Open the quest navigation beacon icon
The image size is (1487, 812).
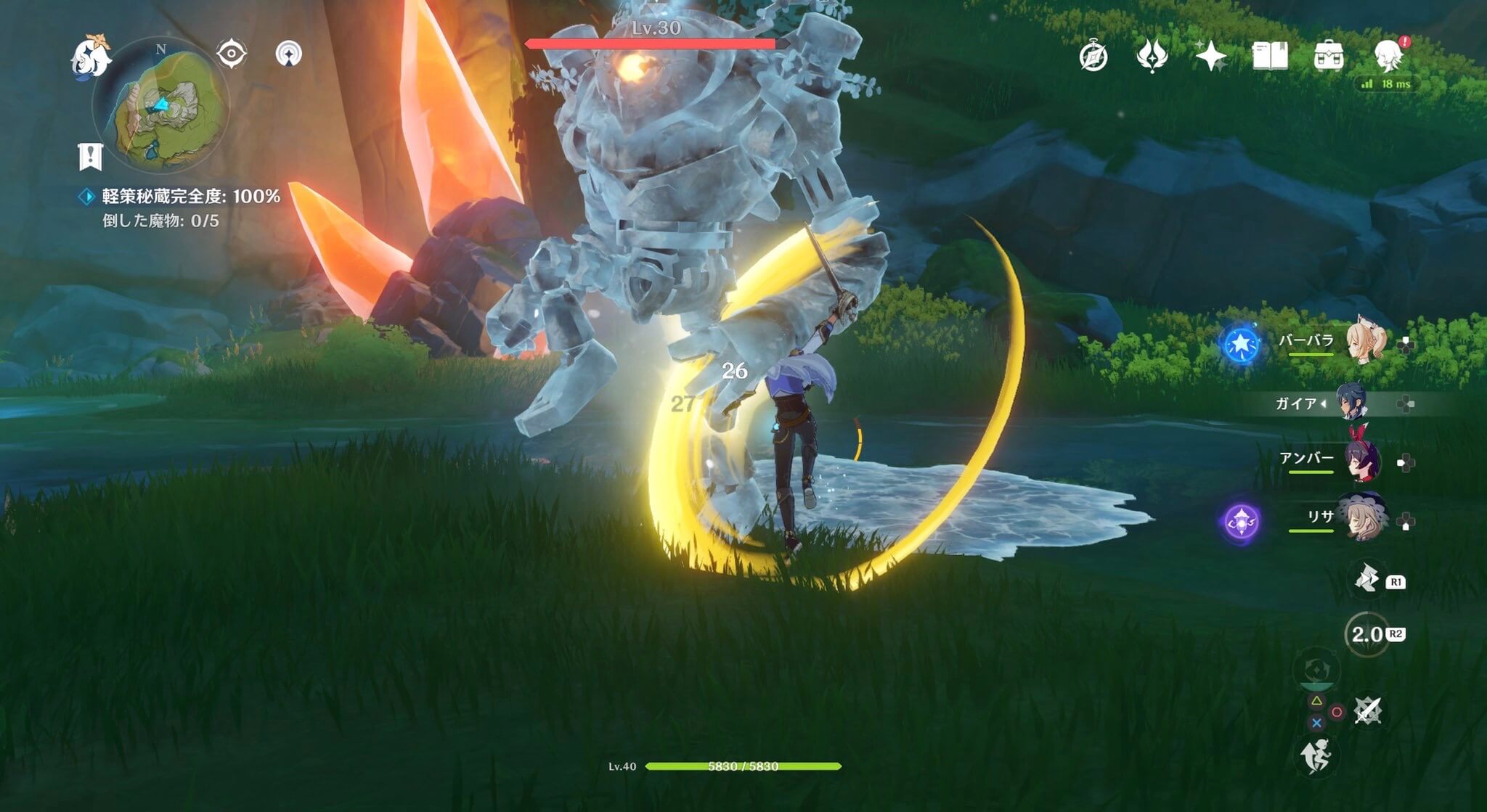tap(289, 54)
